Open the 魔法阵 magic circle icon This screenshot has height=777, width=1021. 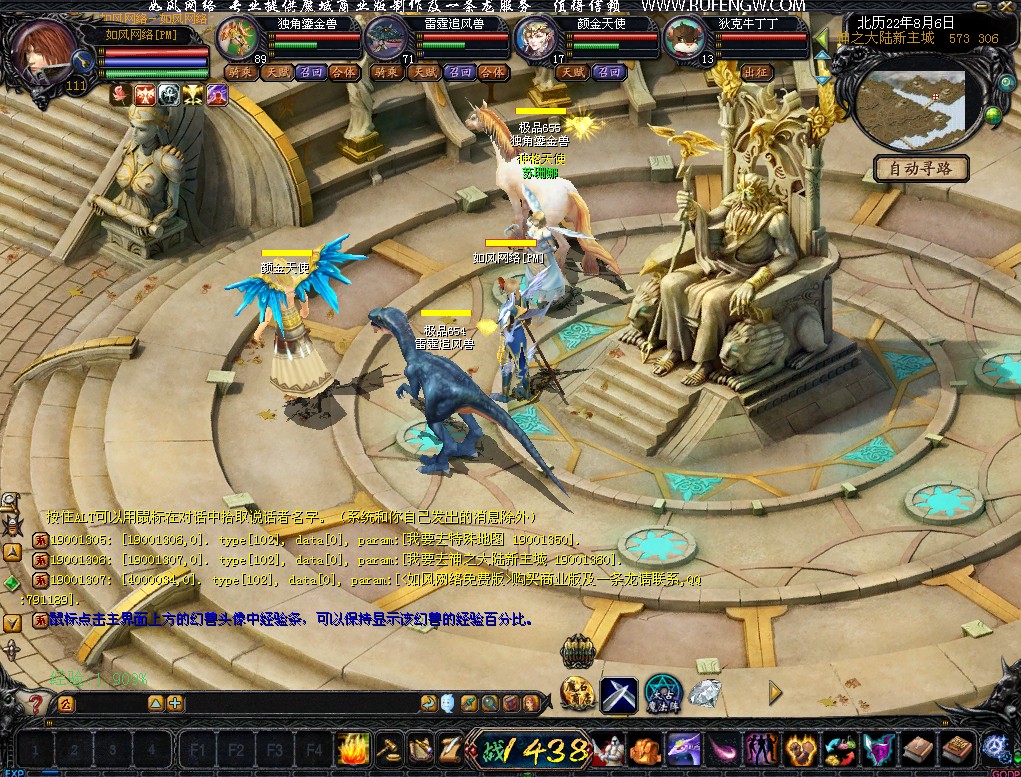coord(662,691)
